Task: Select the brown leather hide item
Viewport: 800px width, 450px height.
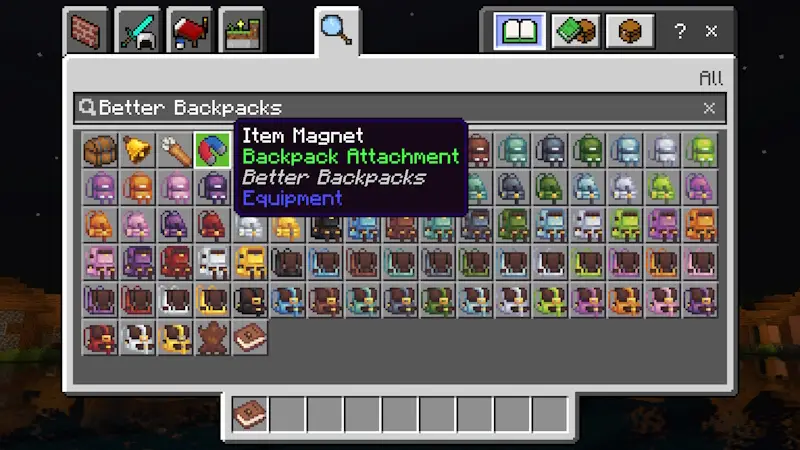Action: (x=212, y=337)
